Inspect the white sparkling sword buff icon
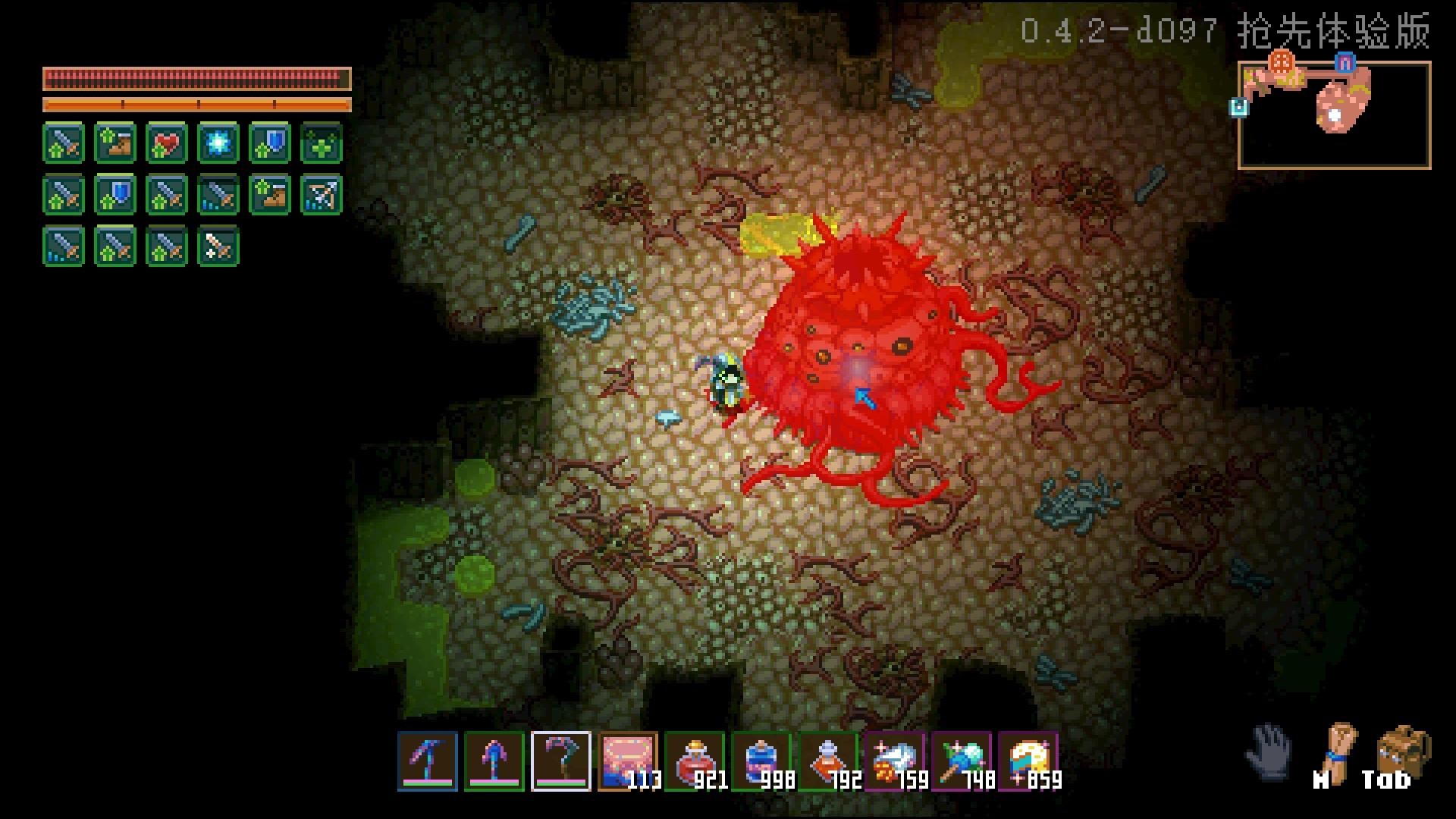The height and width of the screenshot is (819, 1456). pyautogui.click(x=218, y=246)
